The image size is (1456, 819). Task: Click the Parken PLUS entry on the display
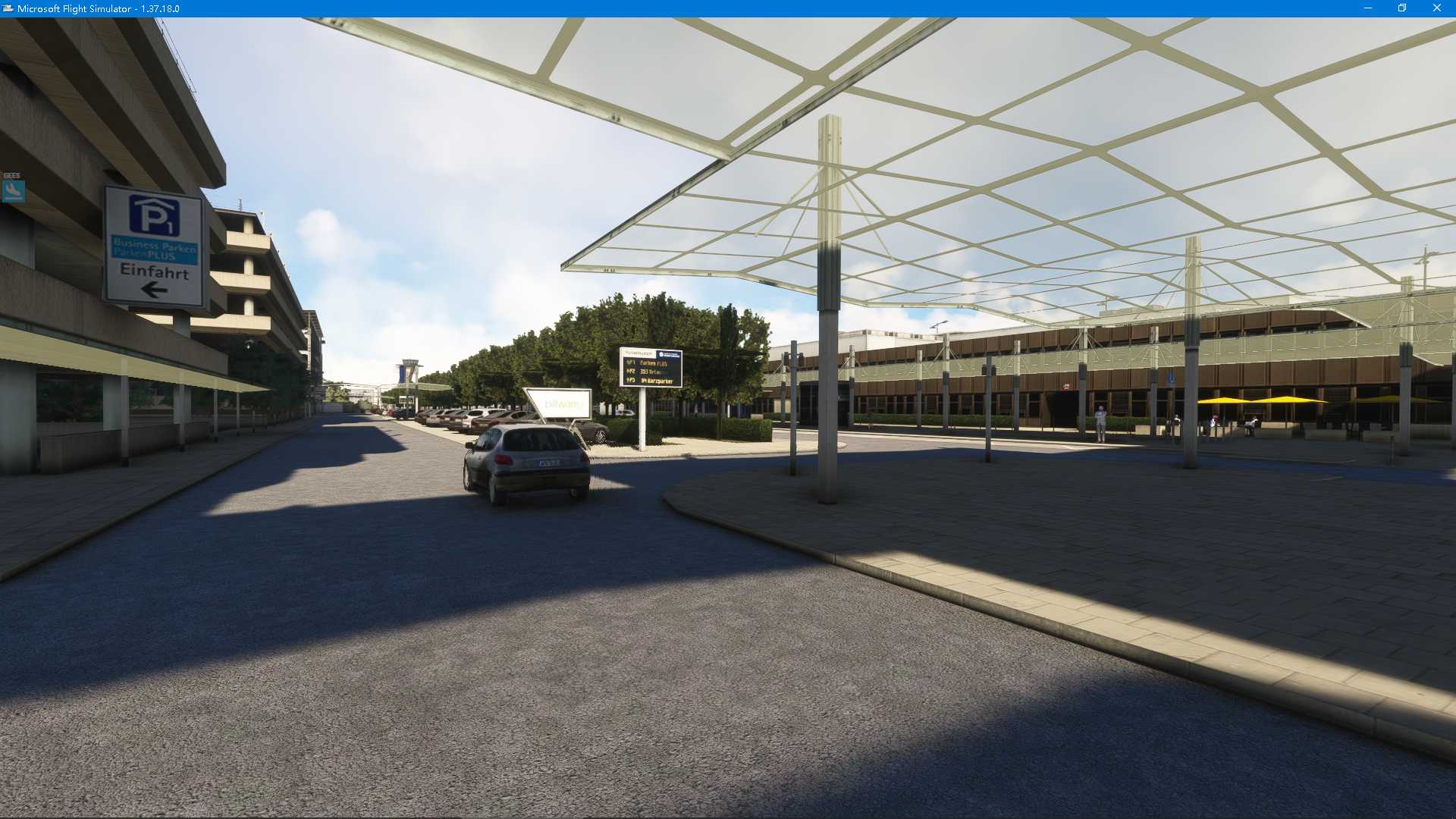pos(654,364)
